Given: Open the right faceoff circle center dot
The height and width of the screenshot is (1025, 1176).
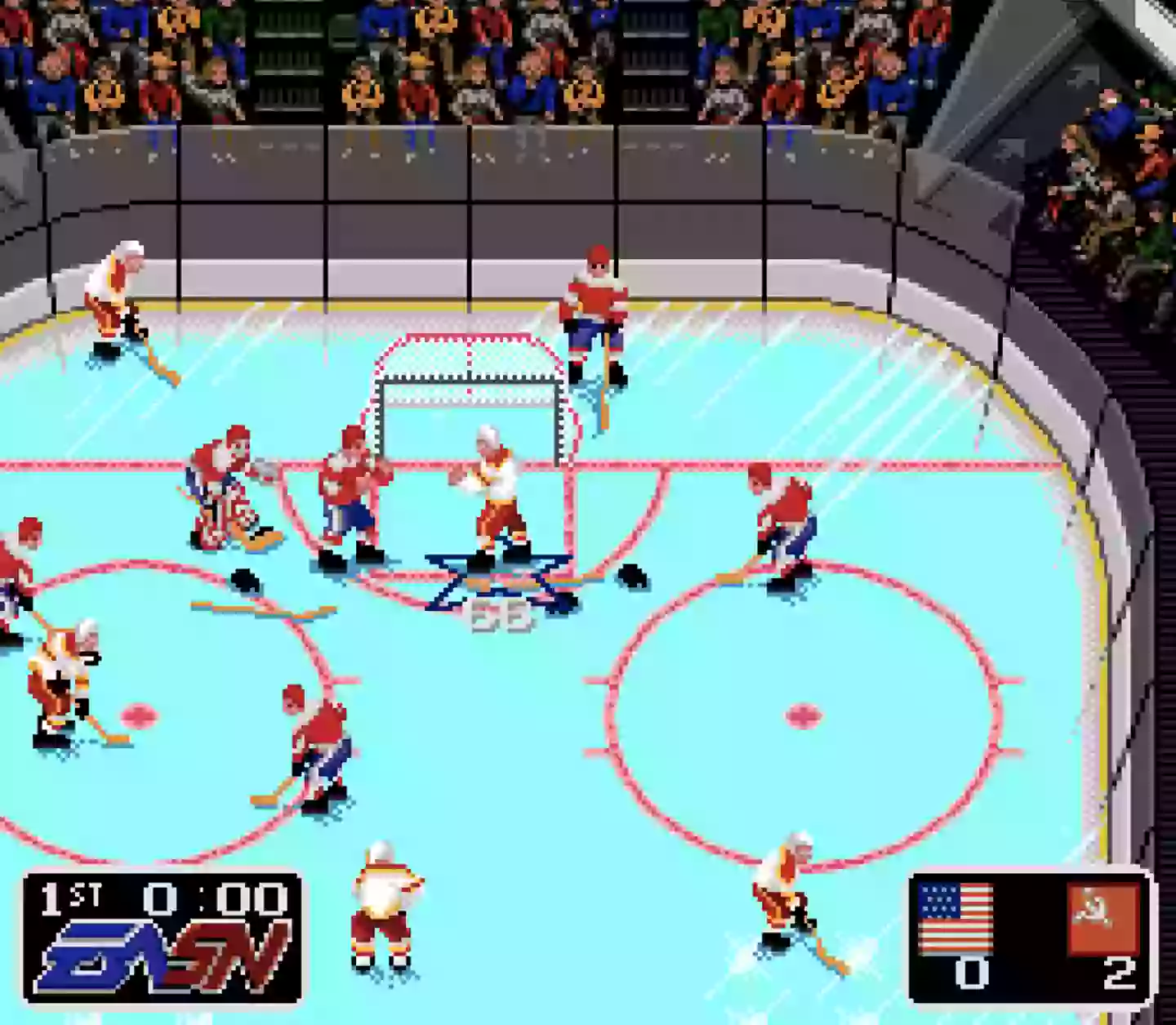Looking at the screenshot, I should (x=802, y=715).
